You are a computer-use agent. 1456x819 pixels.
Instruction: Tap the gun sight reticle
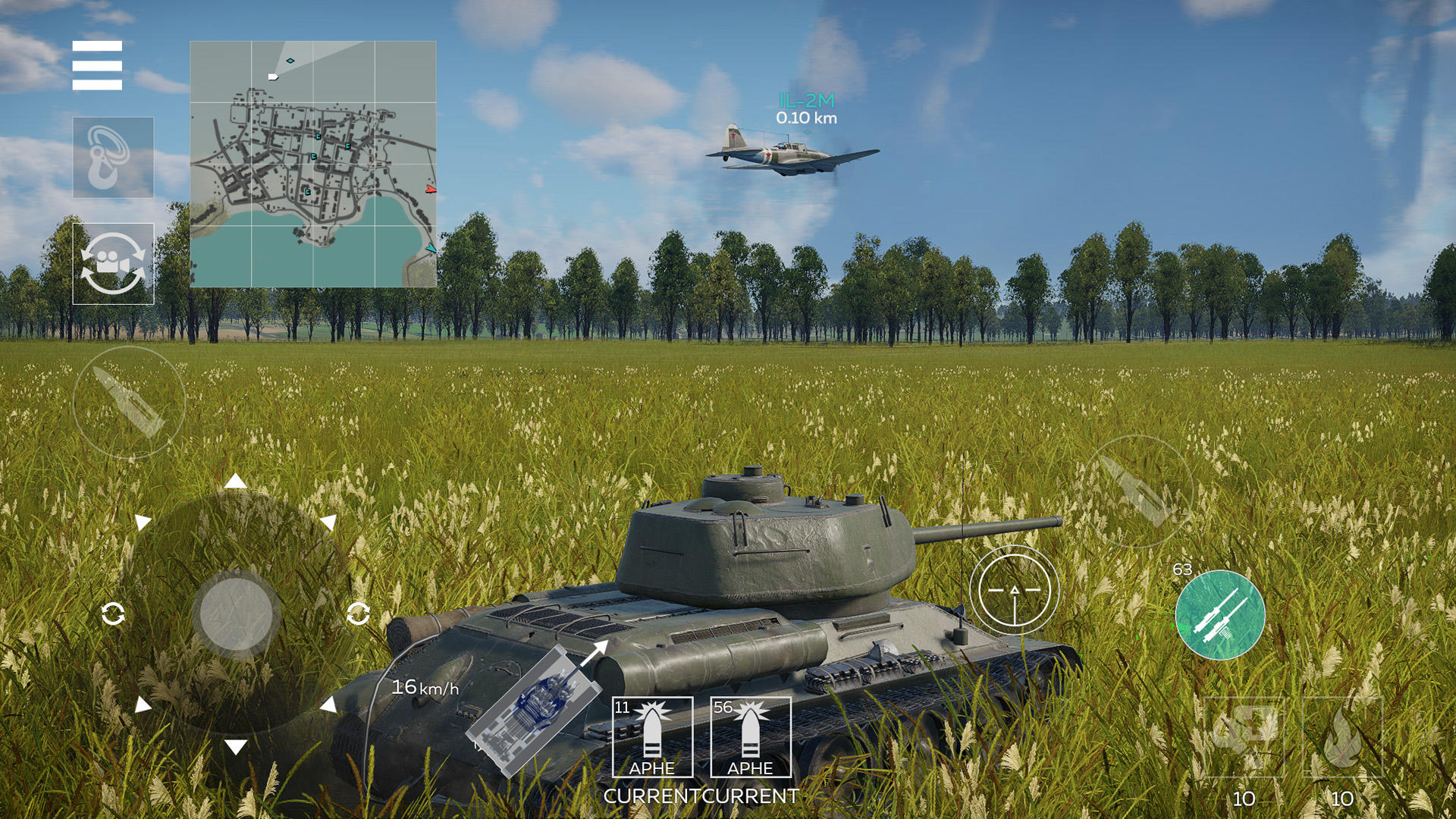coord(1016,591)
